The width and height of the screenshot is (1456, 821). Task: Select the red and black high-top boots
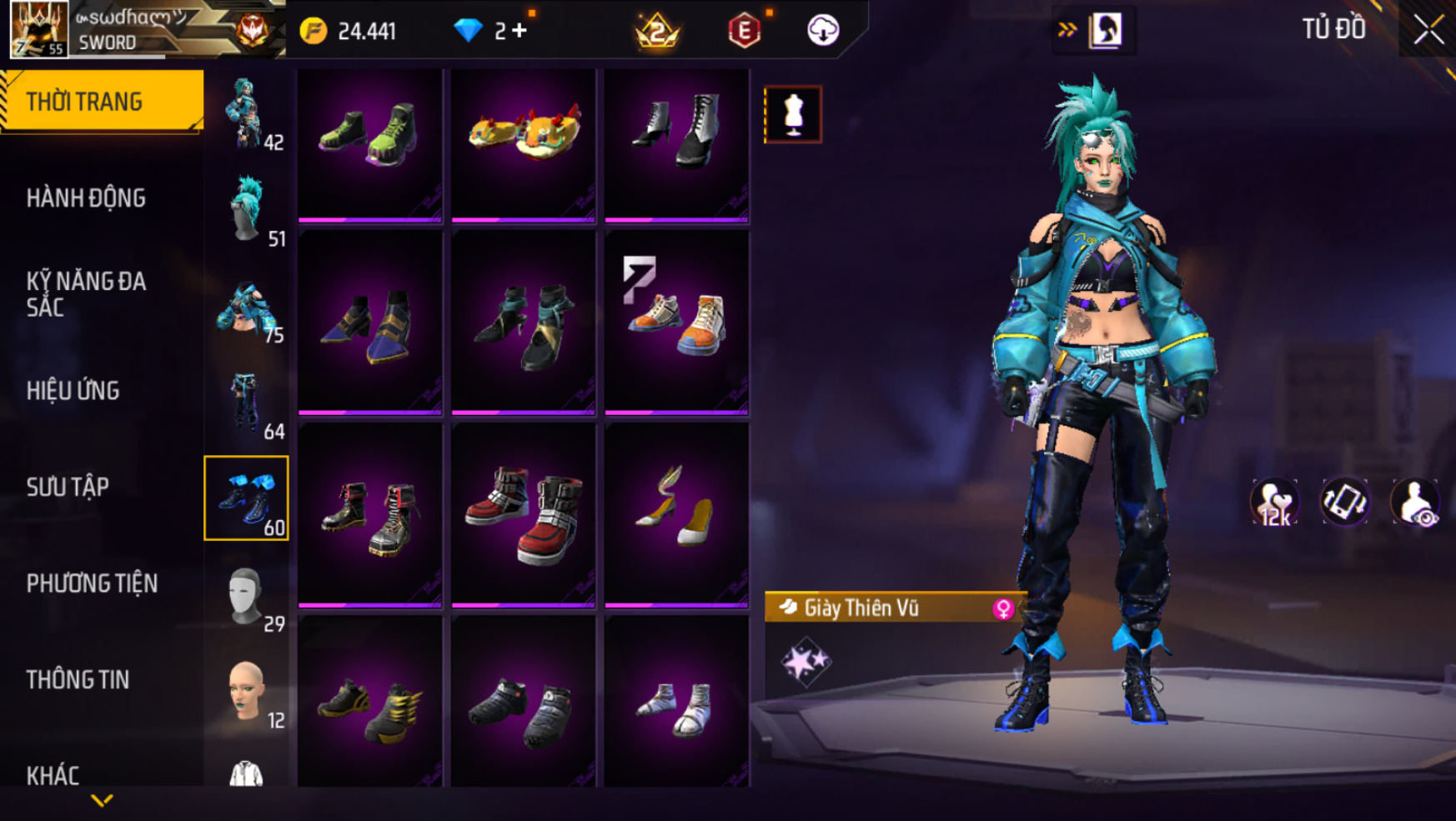(523, 514)
